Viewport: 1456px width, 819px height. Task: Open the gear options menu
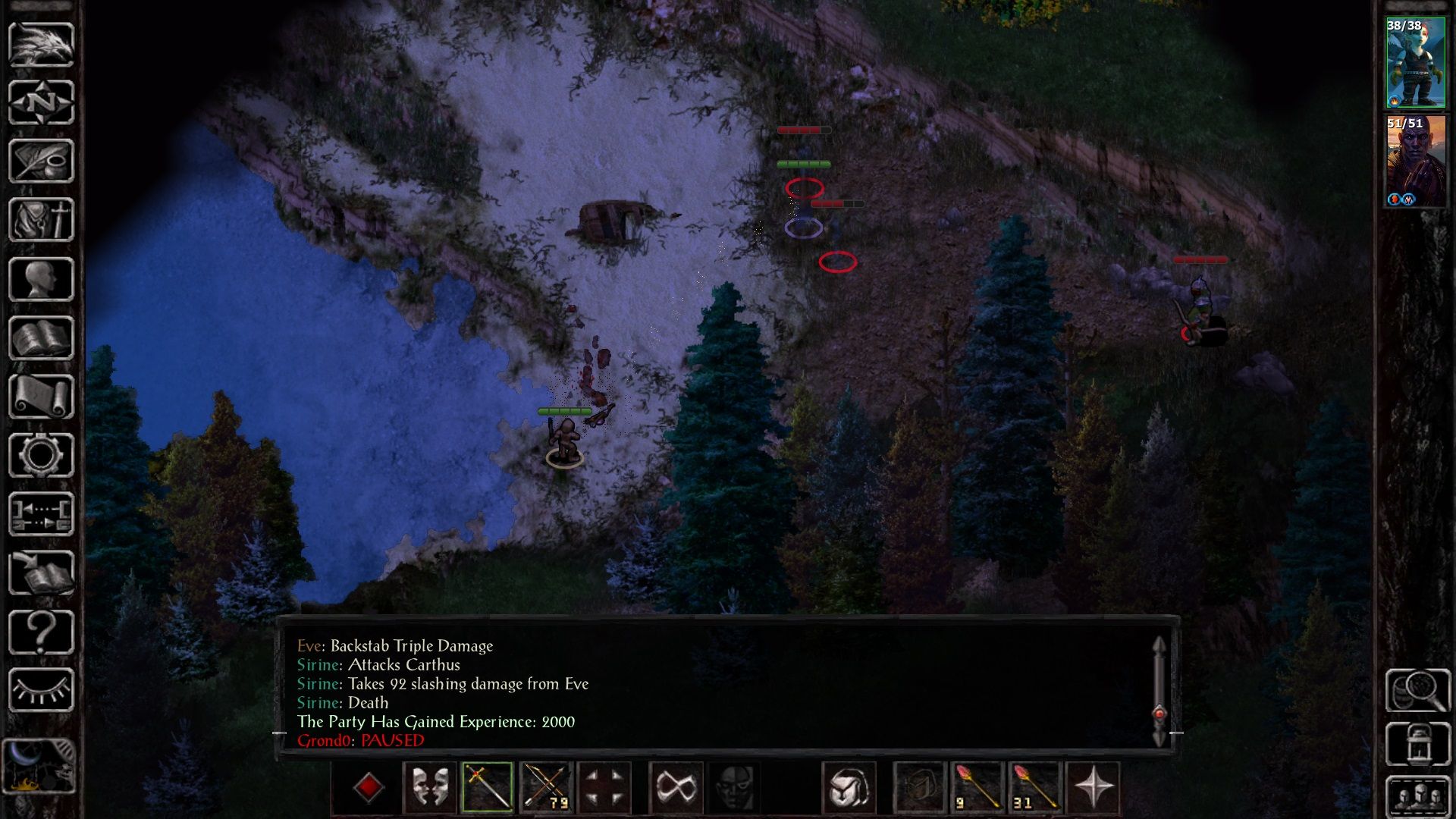(x=41, y=455)
